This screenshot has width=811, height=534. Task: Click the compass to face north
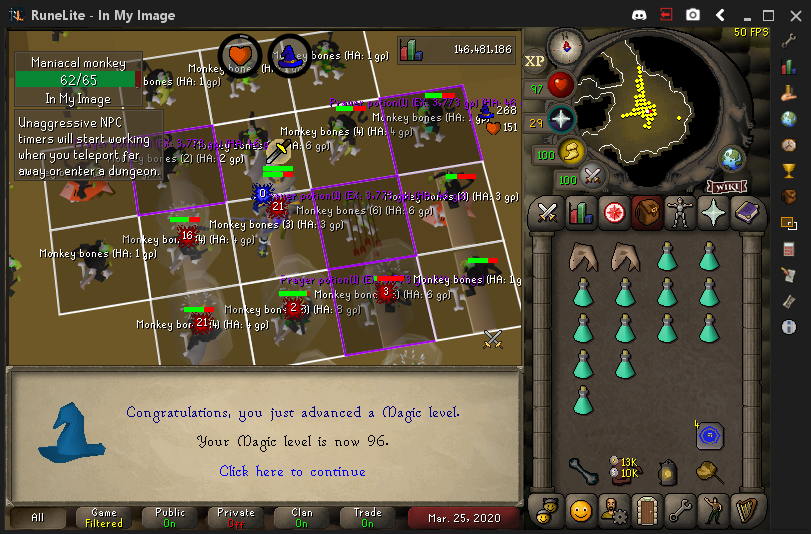click(565, 45)
